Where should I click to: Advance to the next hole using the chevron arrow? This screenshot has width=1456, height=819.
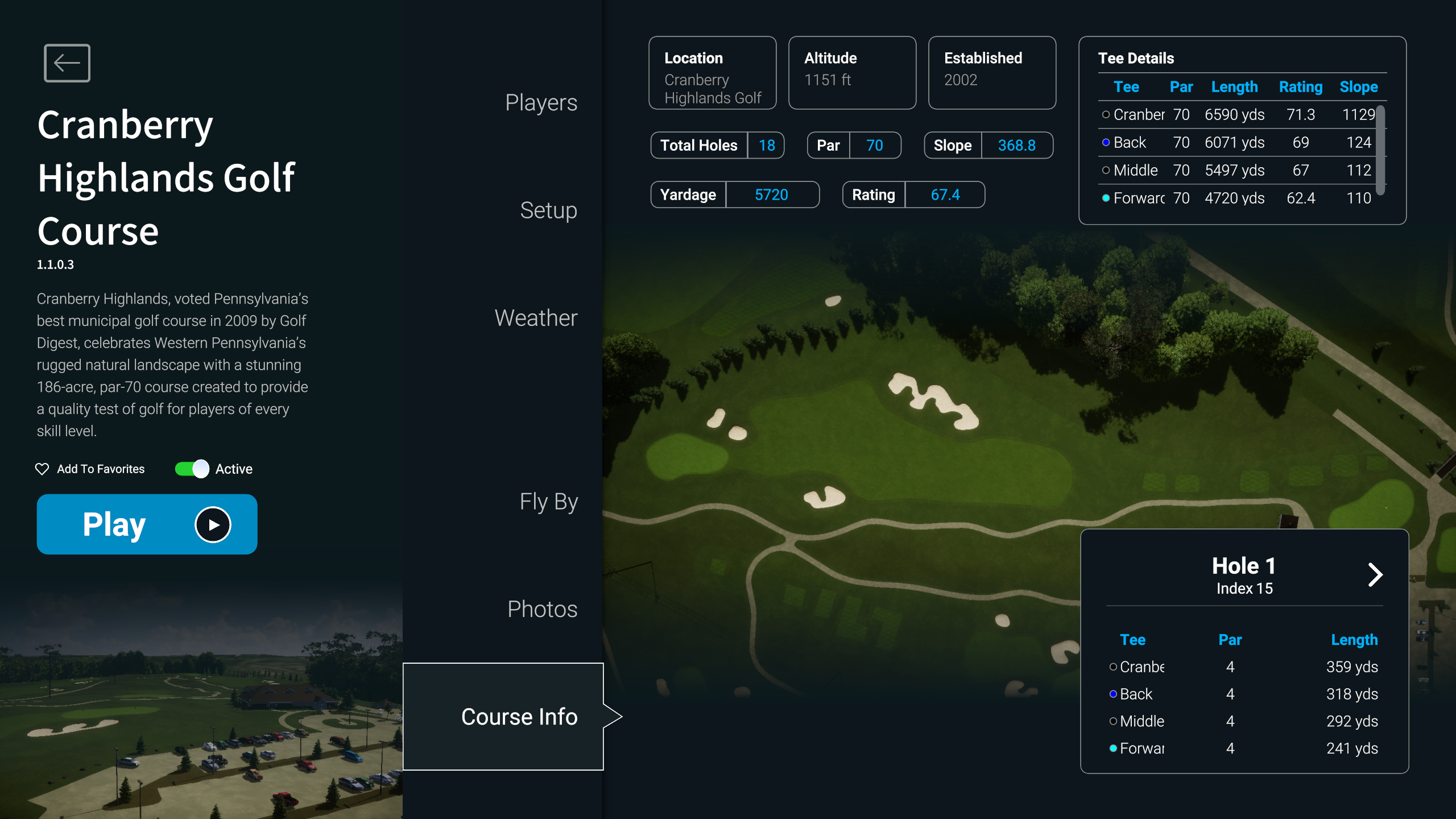tap(1376, 575)
